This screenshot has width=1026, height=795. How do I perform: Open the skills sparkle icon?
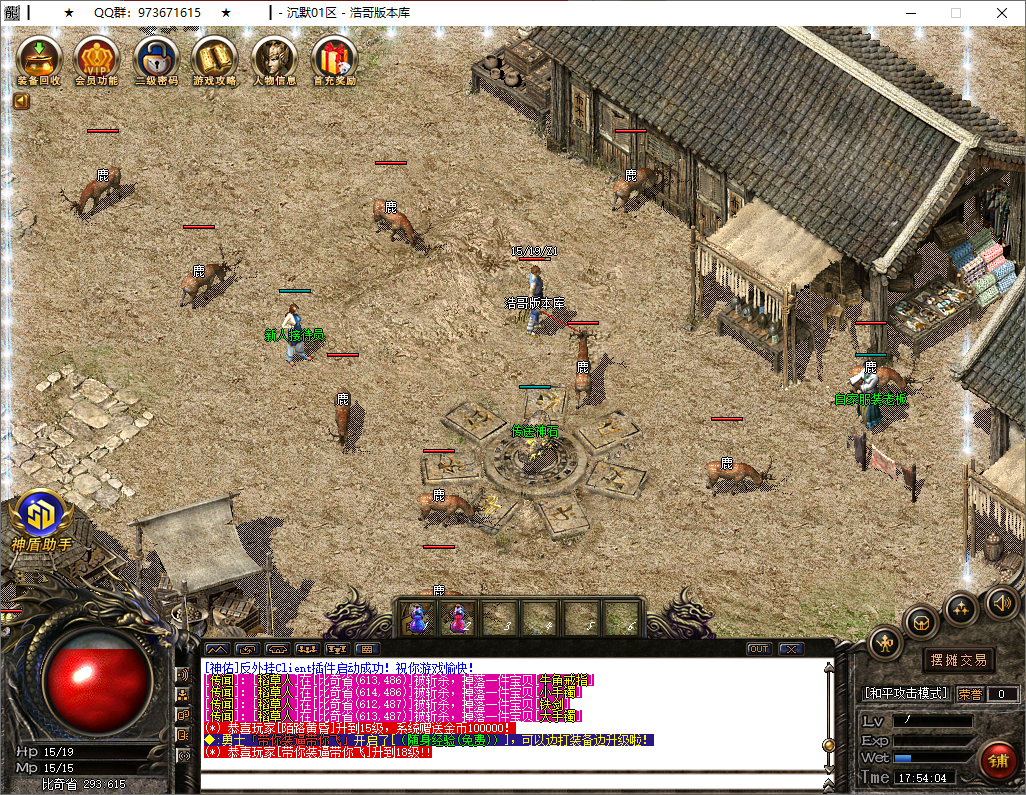click(x=961, y=607)
